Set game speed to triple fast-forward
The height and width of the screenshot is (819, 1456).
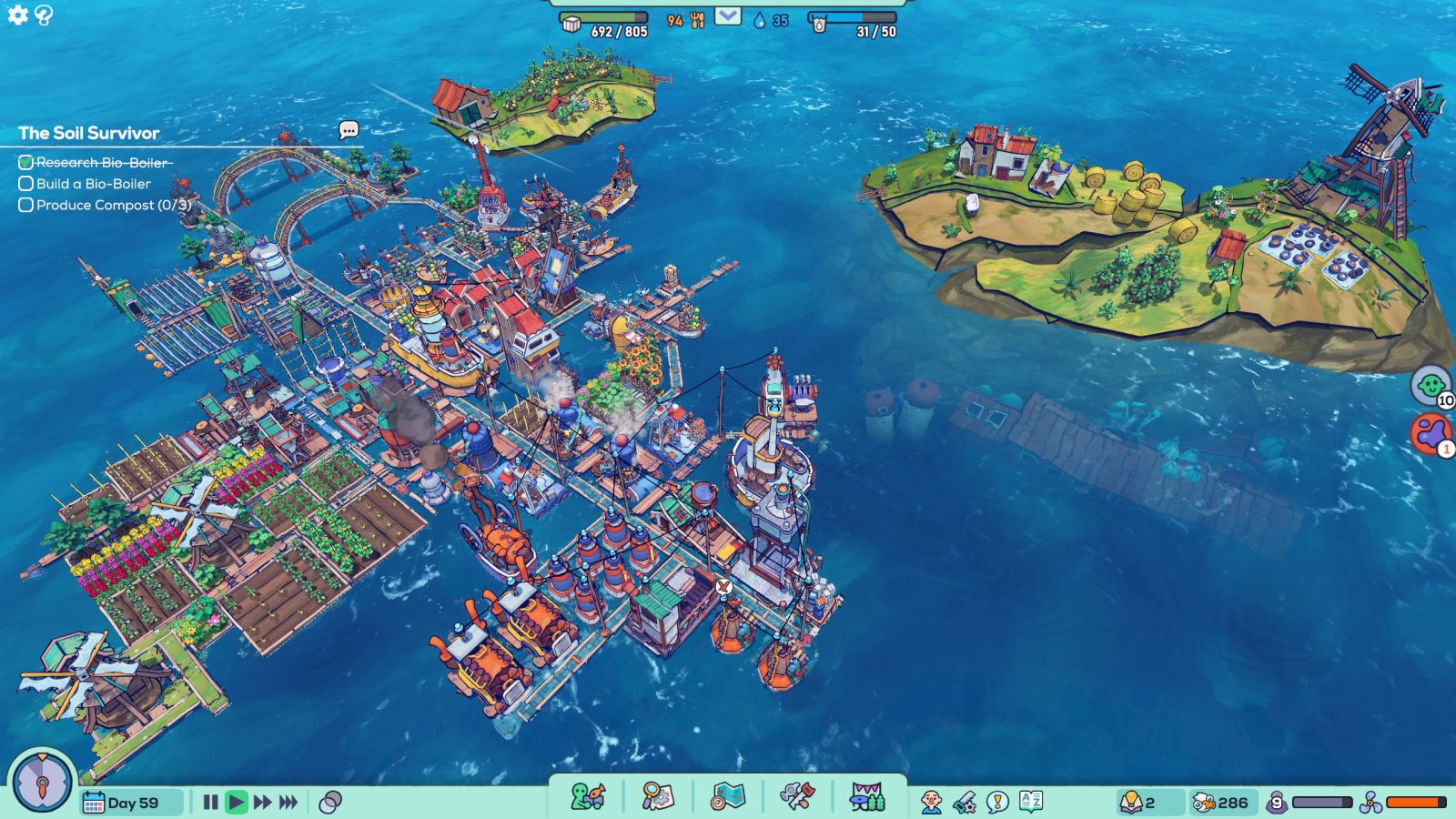288,802
